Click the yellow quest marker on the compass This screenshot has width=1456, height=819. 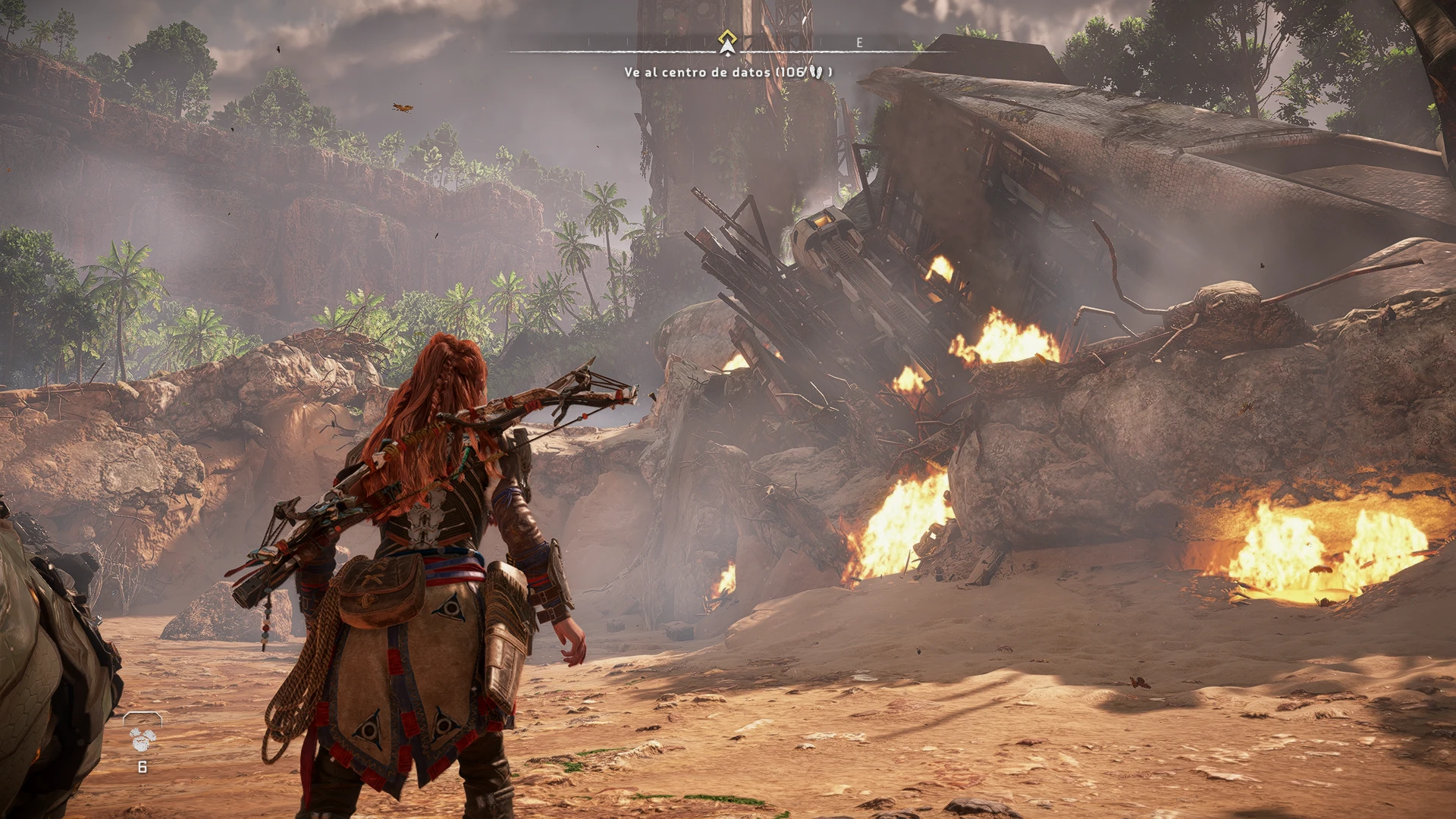pyautogui.click(x=727, y=38)
